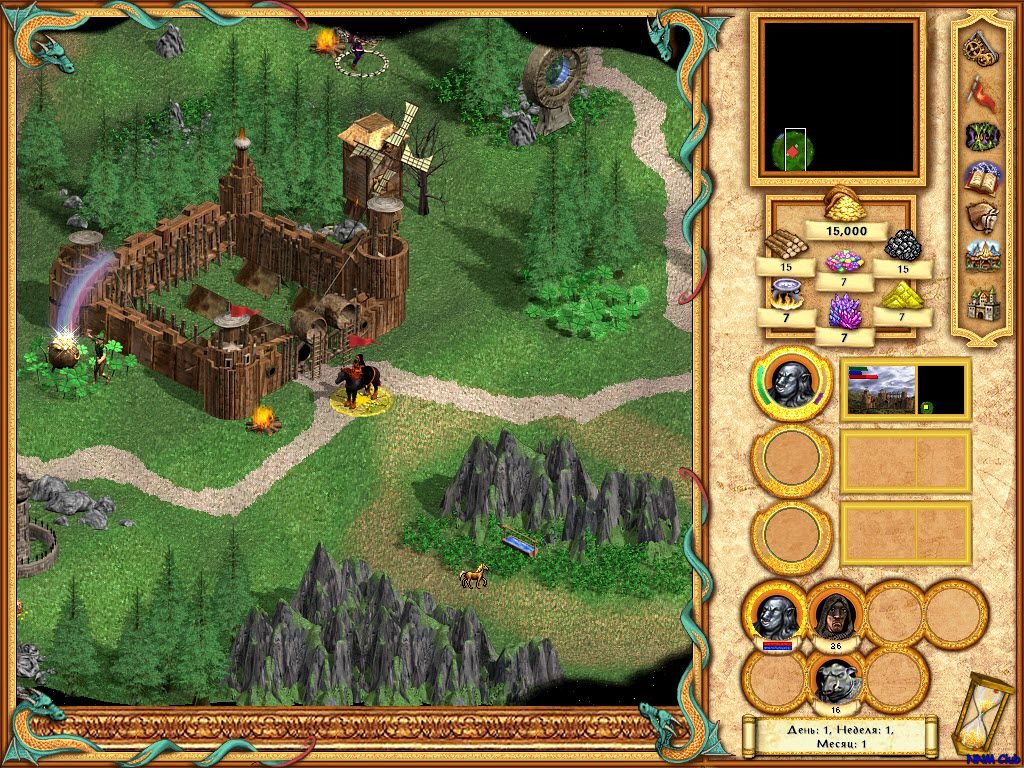
Task: Select the town thumbnail in the town list
Action: point(881,390)
